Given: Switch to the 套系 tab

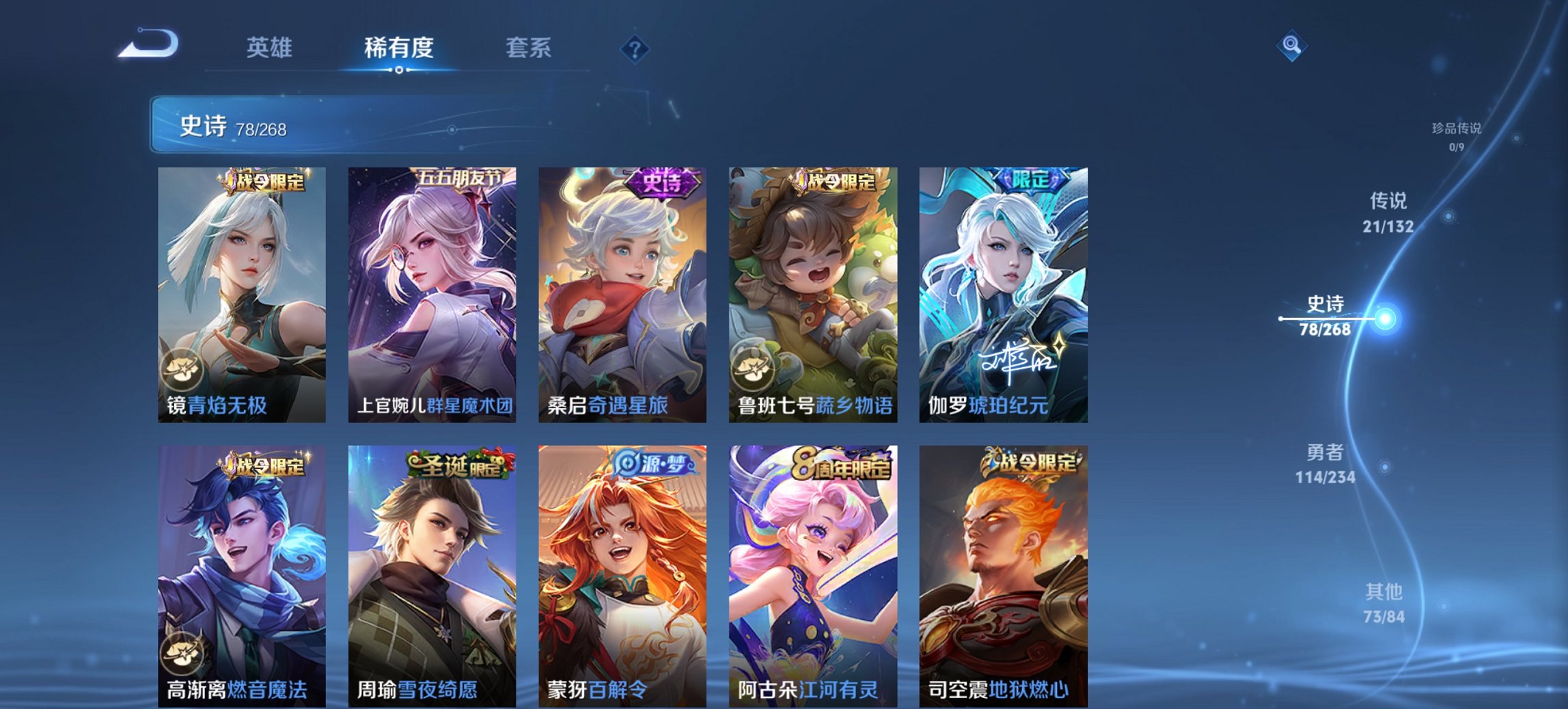Looking at the screenshot, I should pos(530,48).
